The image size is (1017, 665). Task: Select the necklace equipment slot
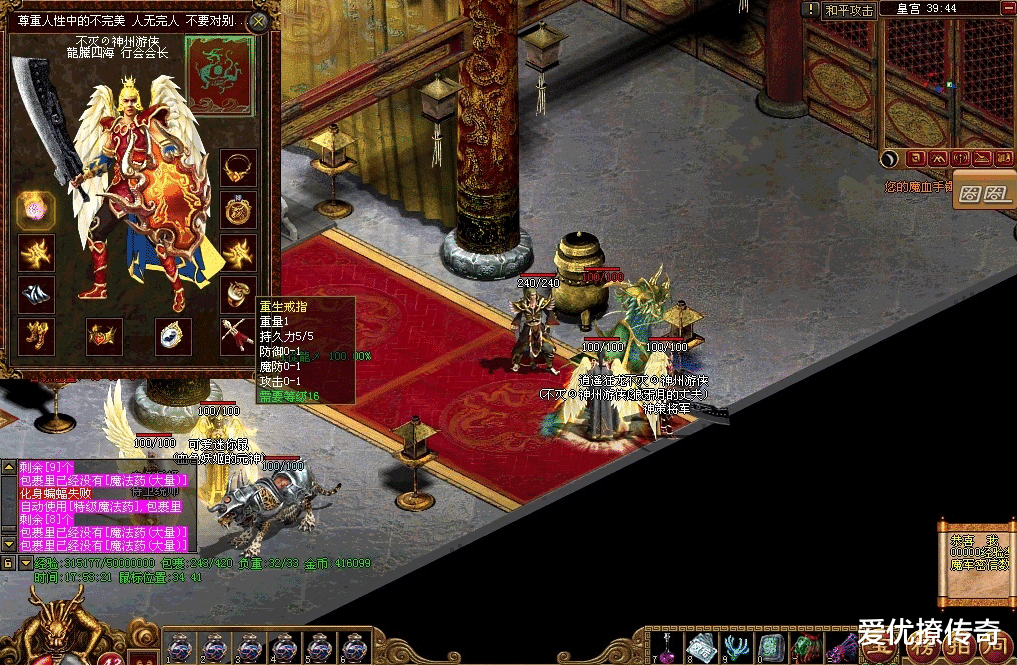[238, 167]
